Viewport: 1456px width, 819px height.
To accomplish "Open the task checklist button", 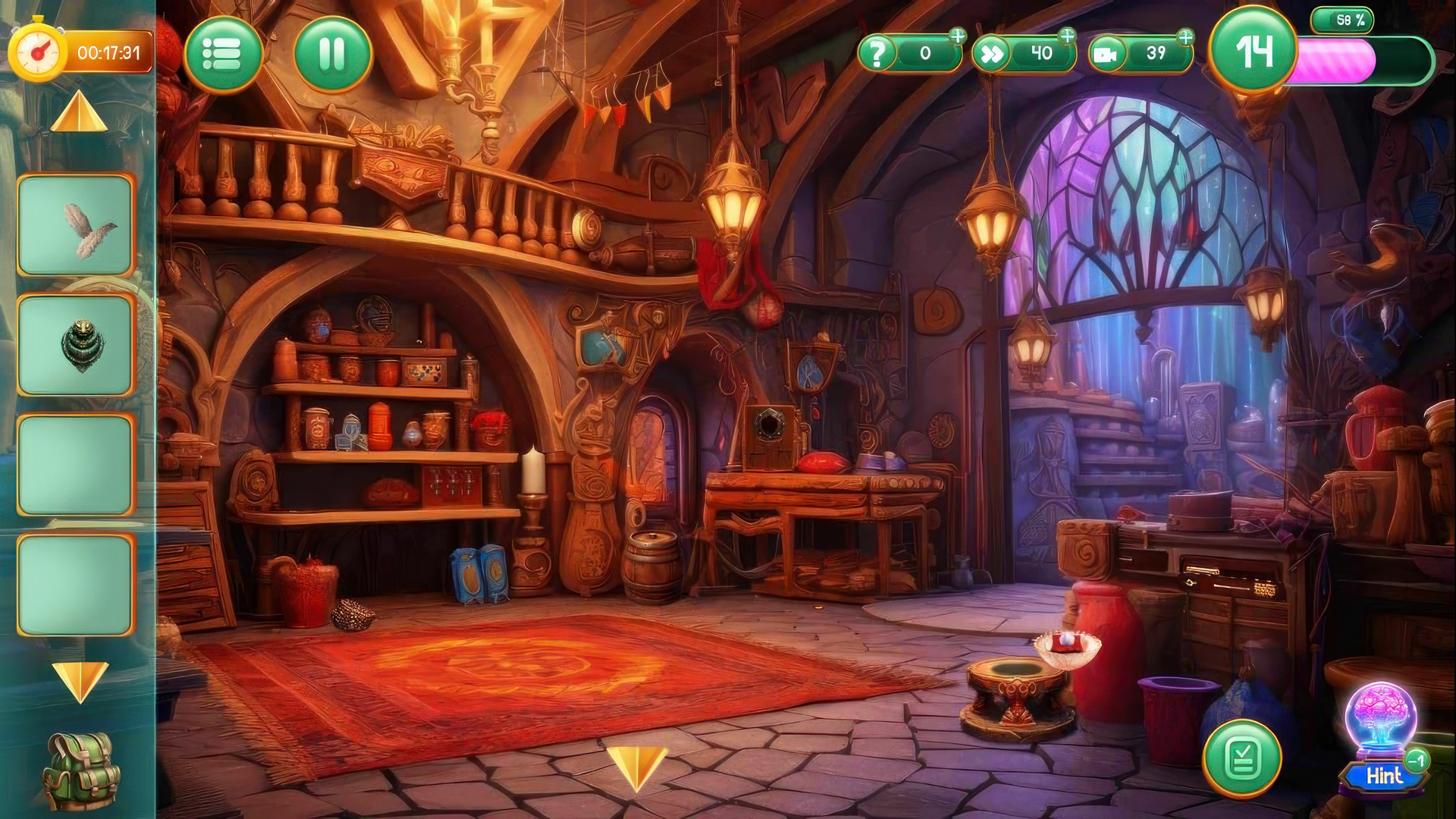I will pos(1242,758).
